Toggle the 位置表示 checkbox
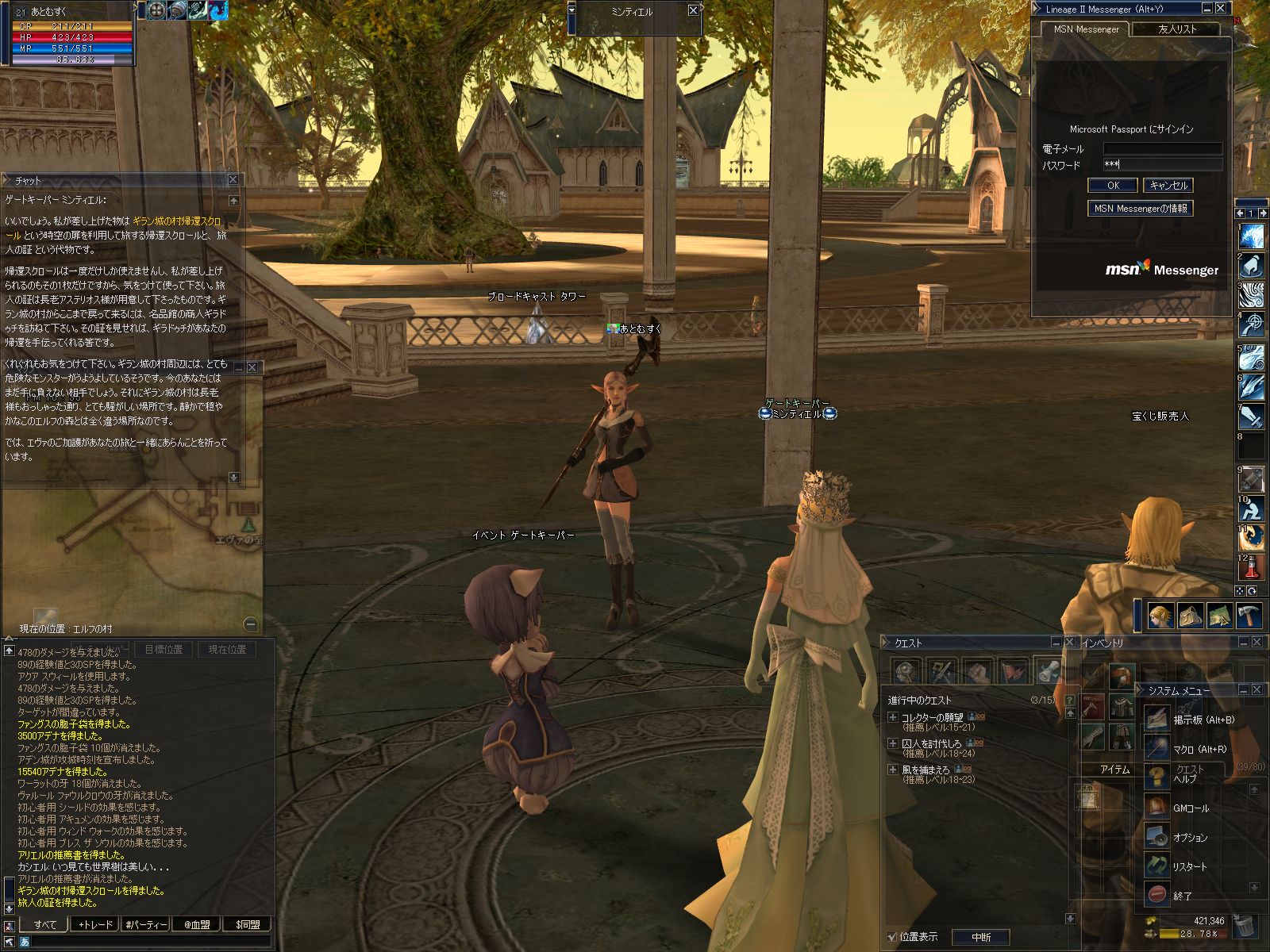The image size is (1270, 952). [x=892, y=937]
